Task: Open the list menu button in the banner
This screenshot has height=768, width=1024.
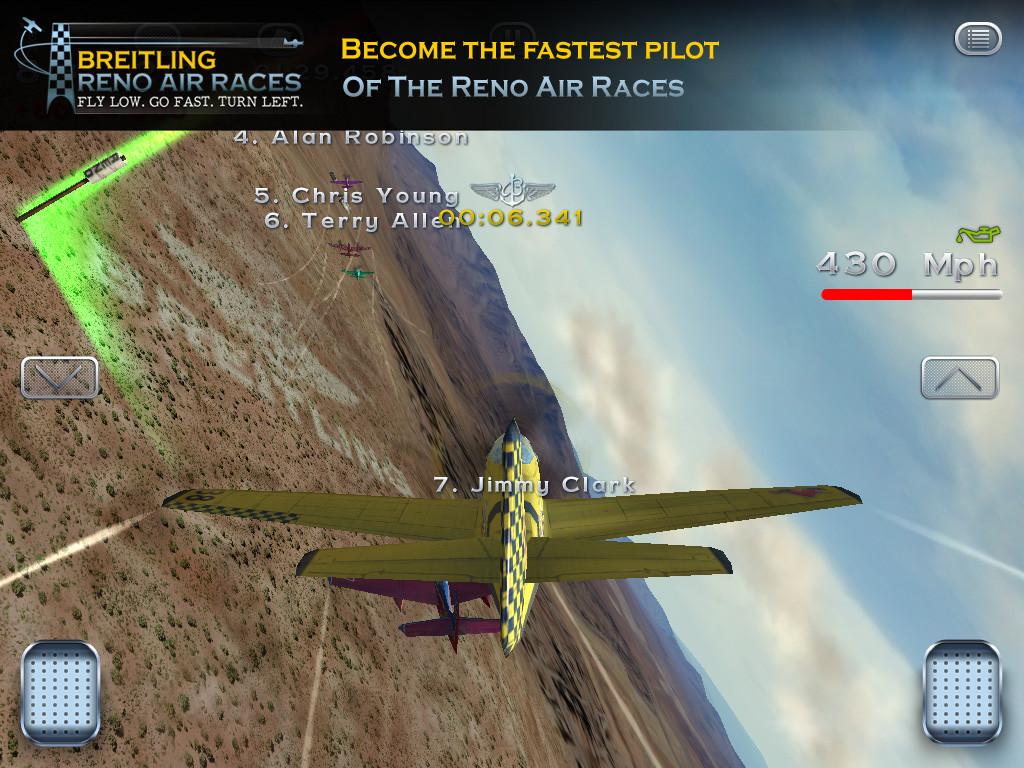Action: click(x=977, y=39)
